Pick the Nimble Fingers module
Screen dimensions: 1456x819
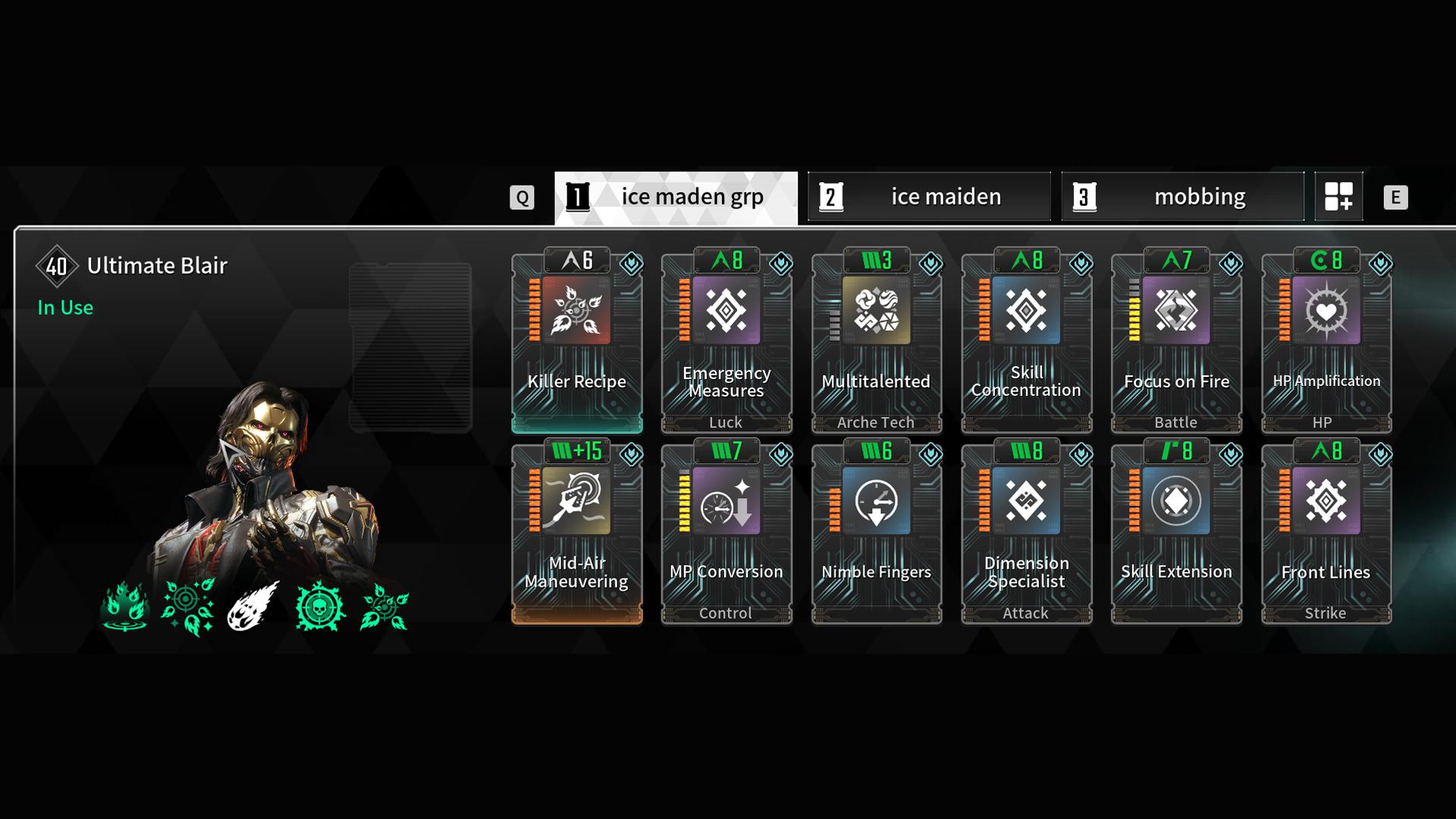876,535
